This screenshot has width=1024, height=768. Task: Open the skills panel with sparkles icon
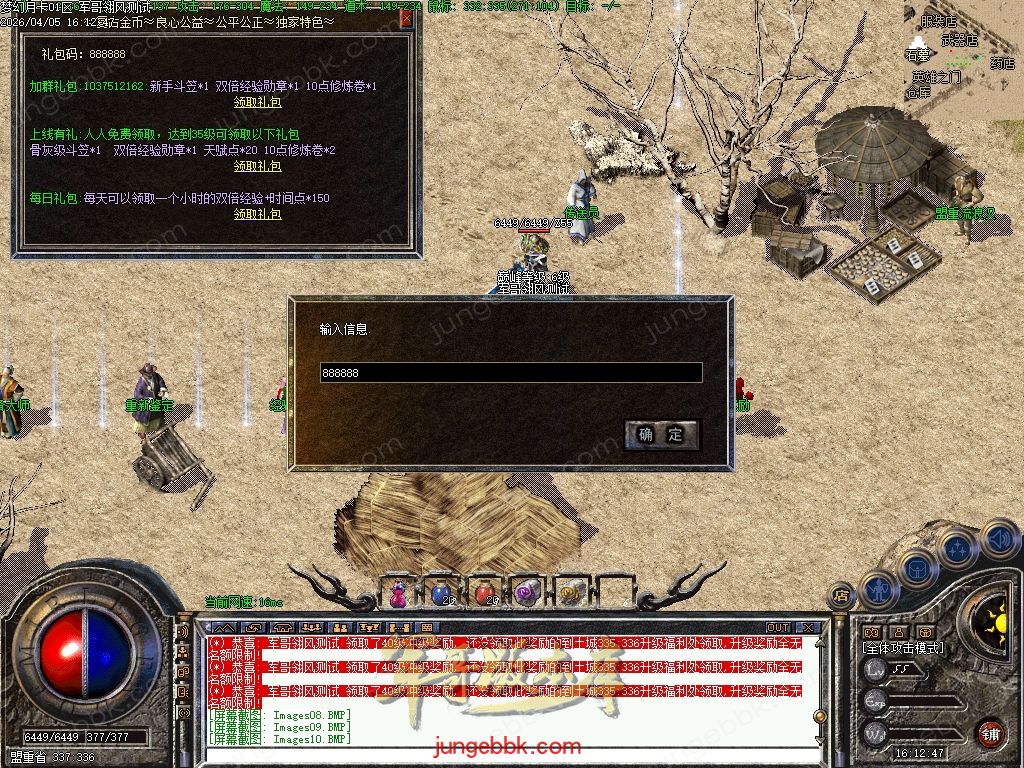tap(958, 548)
